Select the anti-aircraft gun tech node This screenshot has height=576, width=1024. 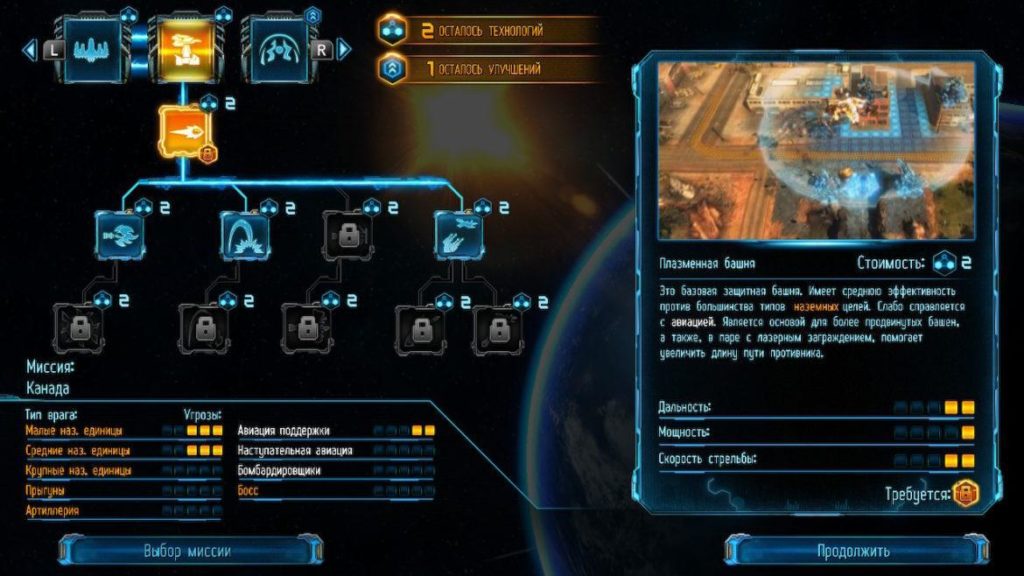458,236
